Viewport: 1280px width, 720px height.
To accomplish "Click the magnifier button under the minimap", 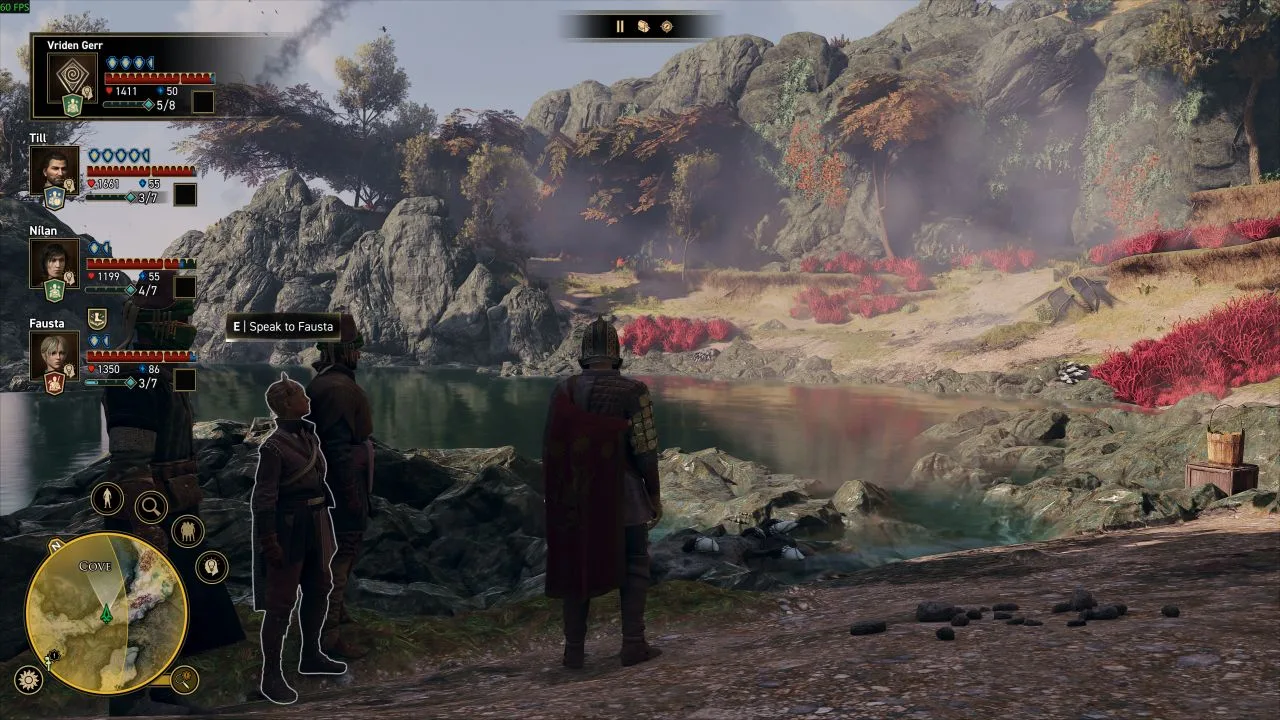I will click(x=184, y=680).
